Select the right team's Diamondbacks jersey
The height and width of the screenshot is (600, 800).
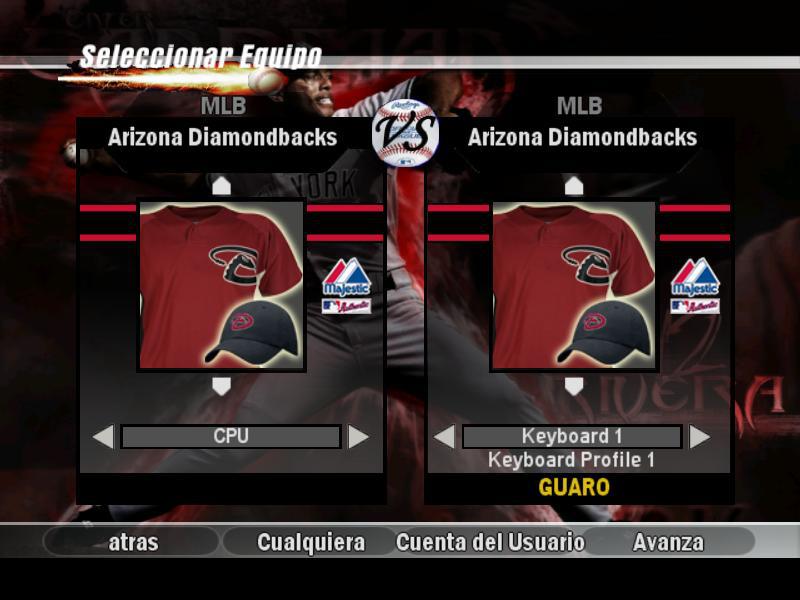[573, 285]
